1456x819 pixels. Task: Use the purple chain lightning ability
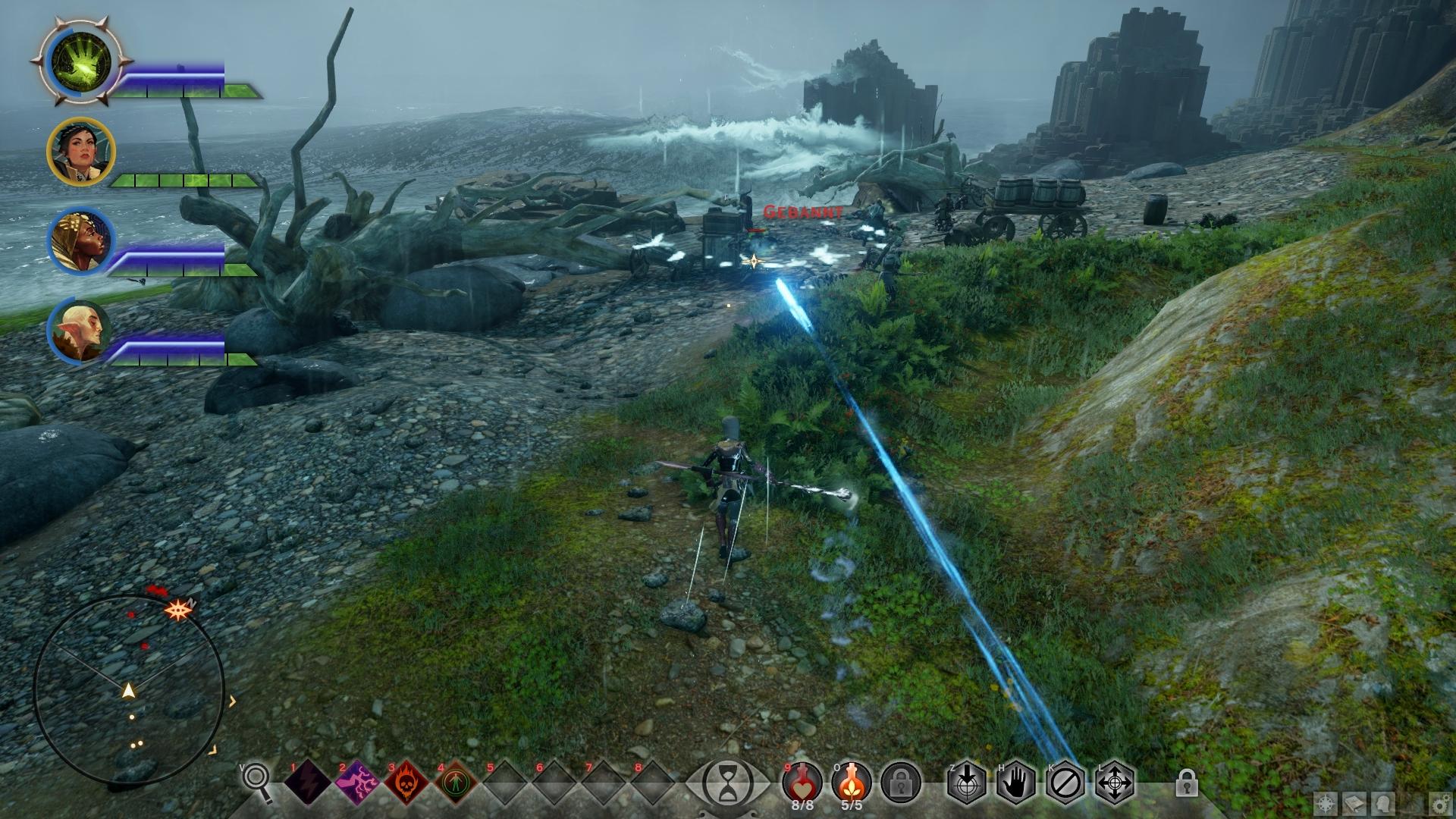pos(356,783)
